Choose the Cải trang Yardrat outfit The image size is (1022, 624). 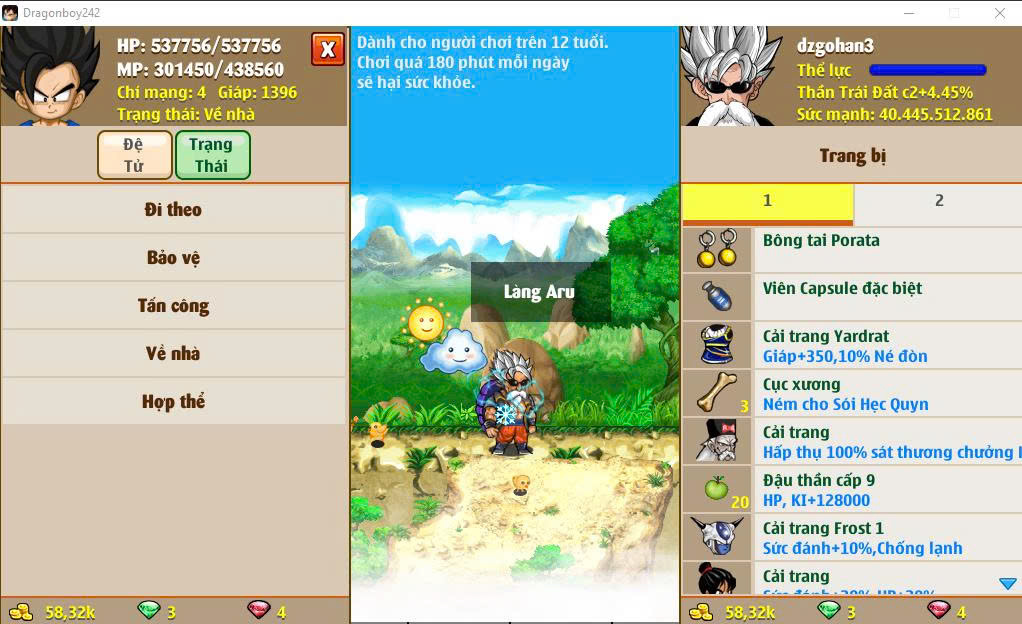point(851,345)
